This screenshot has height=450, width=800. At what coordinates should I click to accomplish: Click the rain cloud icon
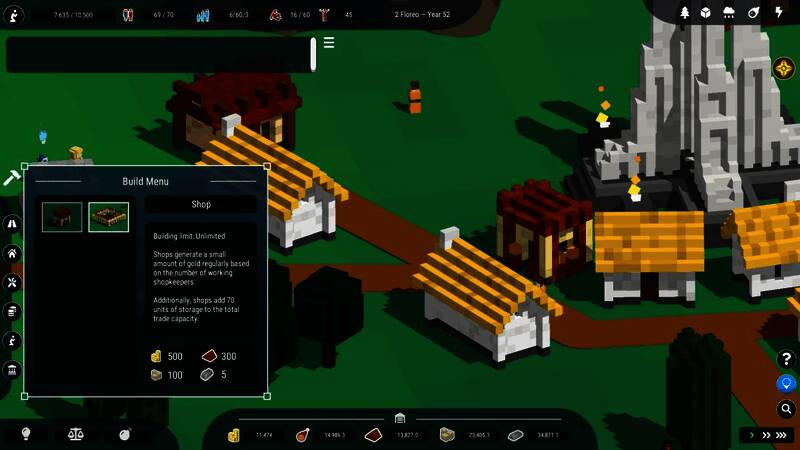[728, 13]
